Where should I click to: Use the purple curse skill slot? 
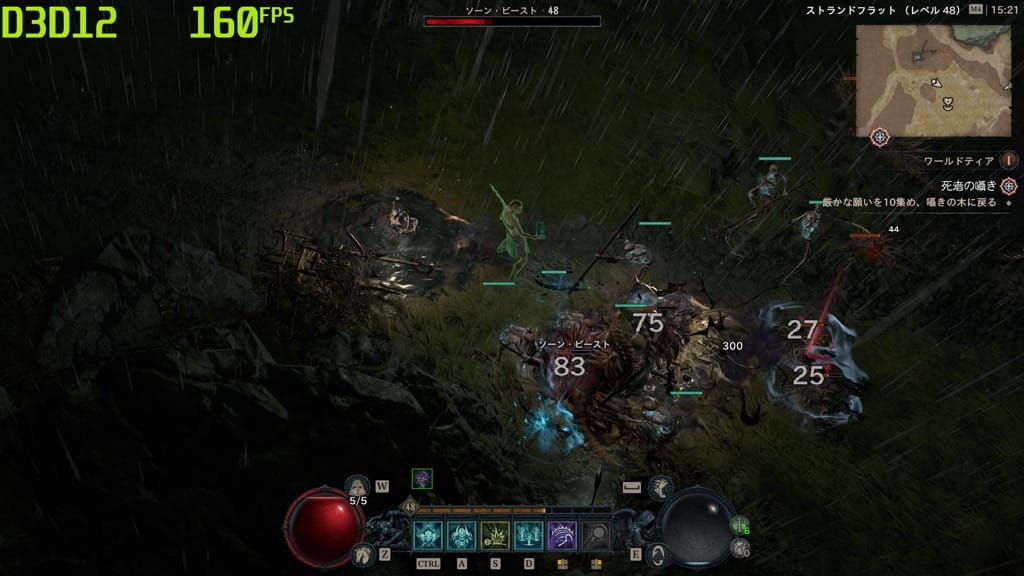tap(562, 537)
